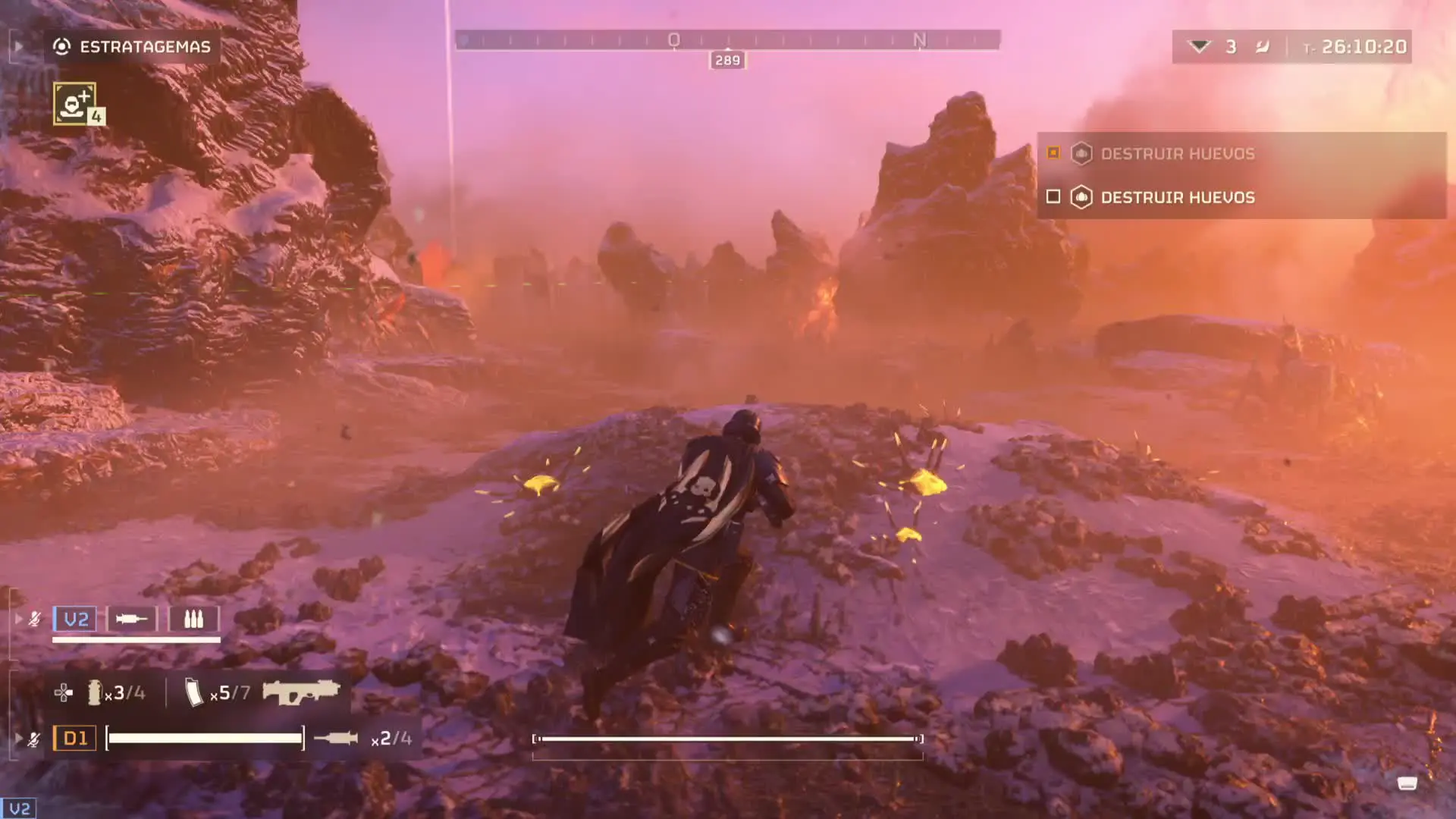The image size is (1456, 819).
Task: Click the V2 squadmate tag above the white bar
Action: tap(76, 620)
